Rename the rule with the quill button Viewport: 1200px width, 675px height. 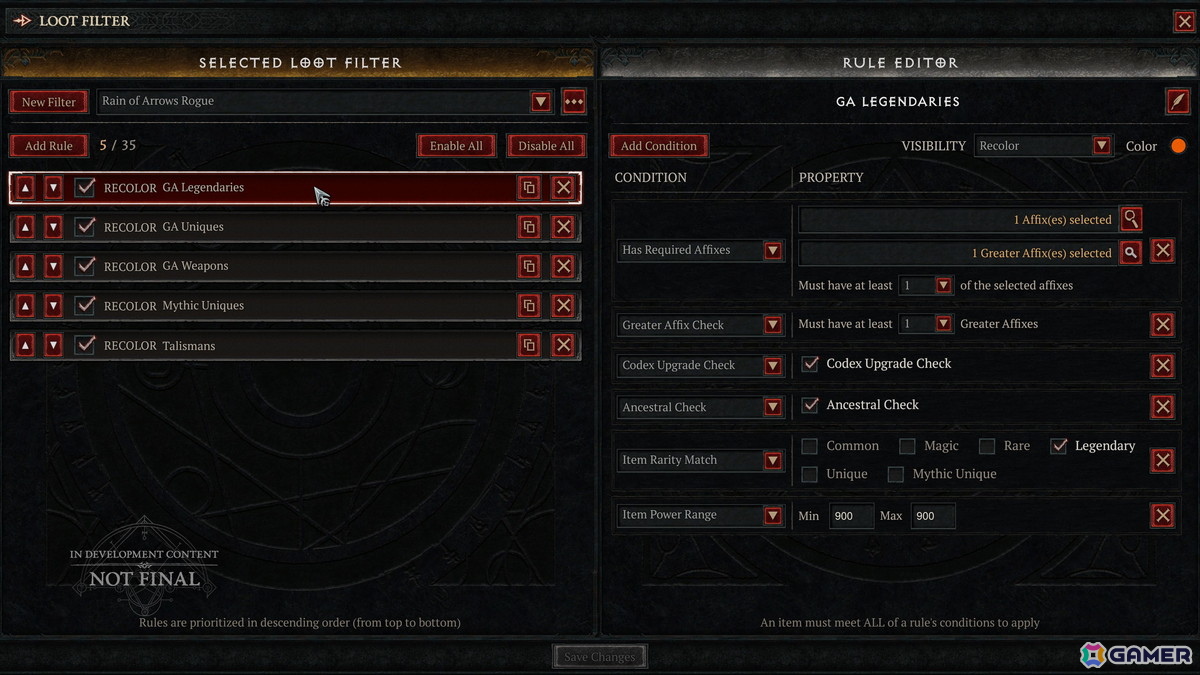[x=1178, y=101]
